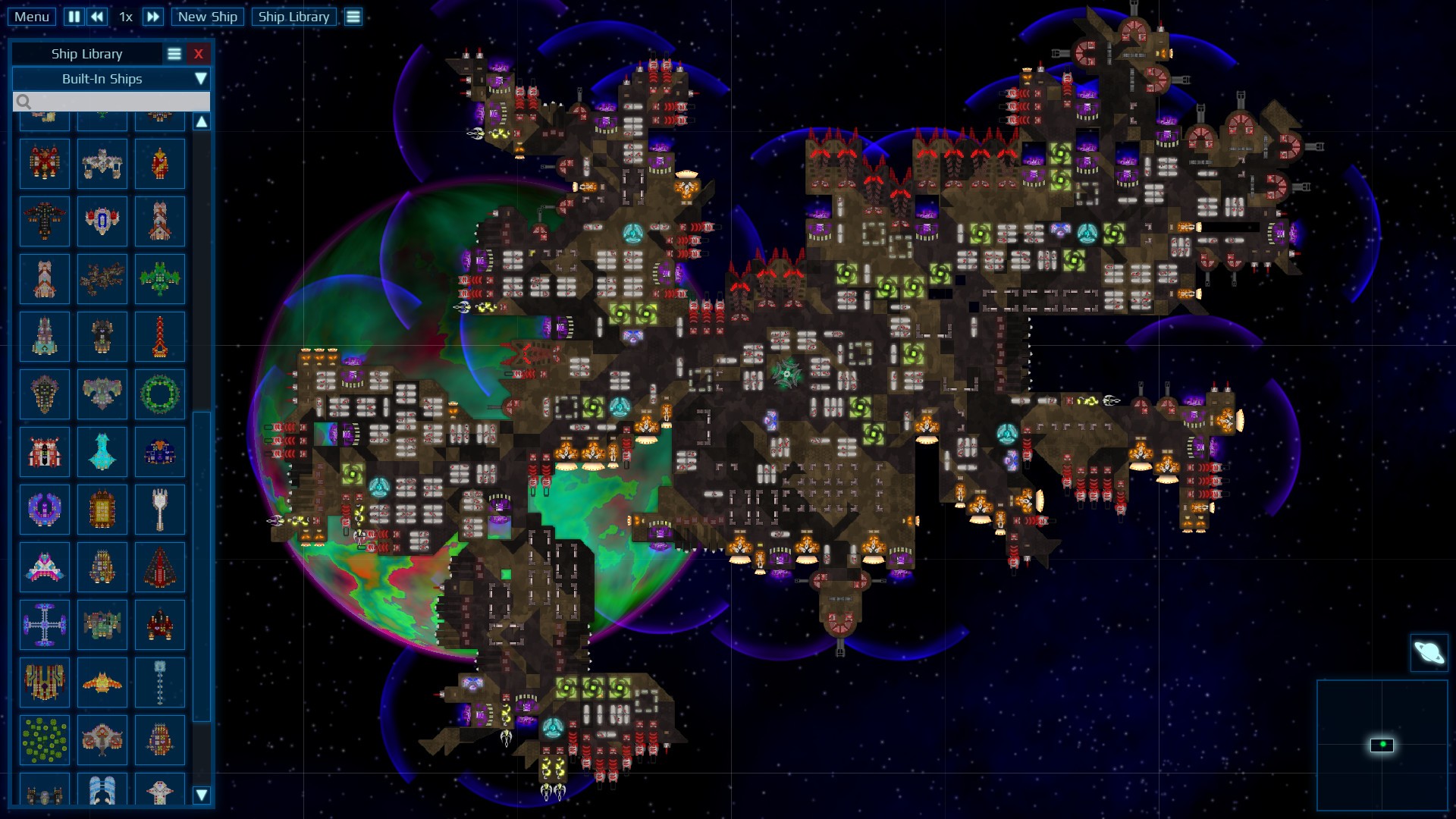
Task: Select the wreath-shaped ship thumbnail
Action: coord(160,394)
